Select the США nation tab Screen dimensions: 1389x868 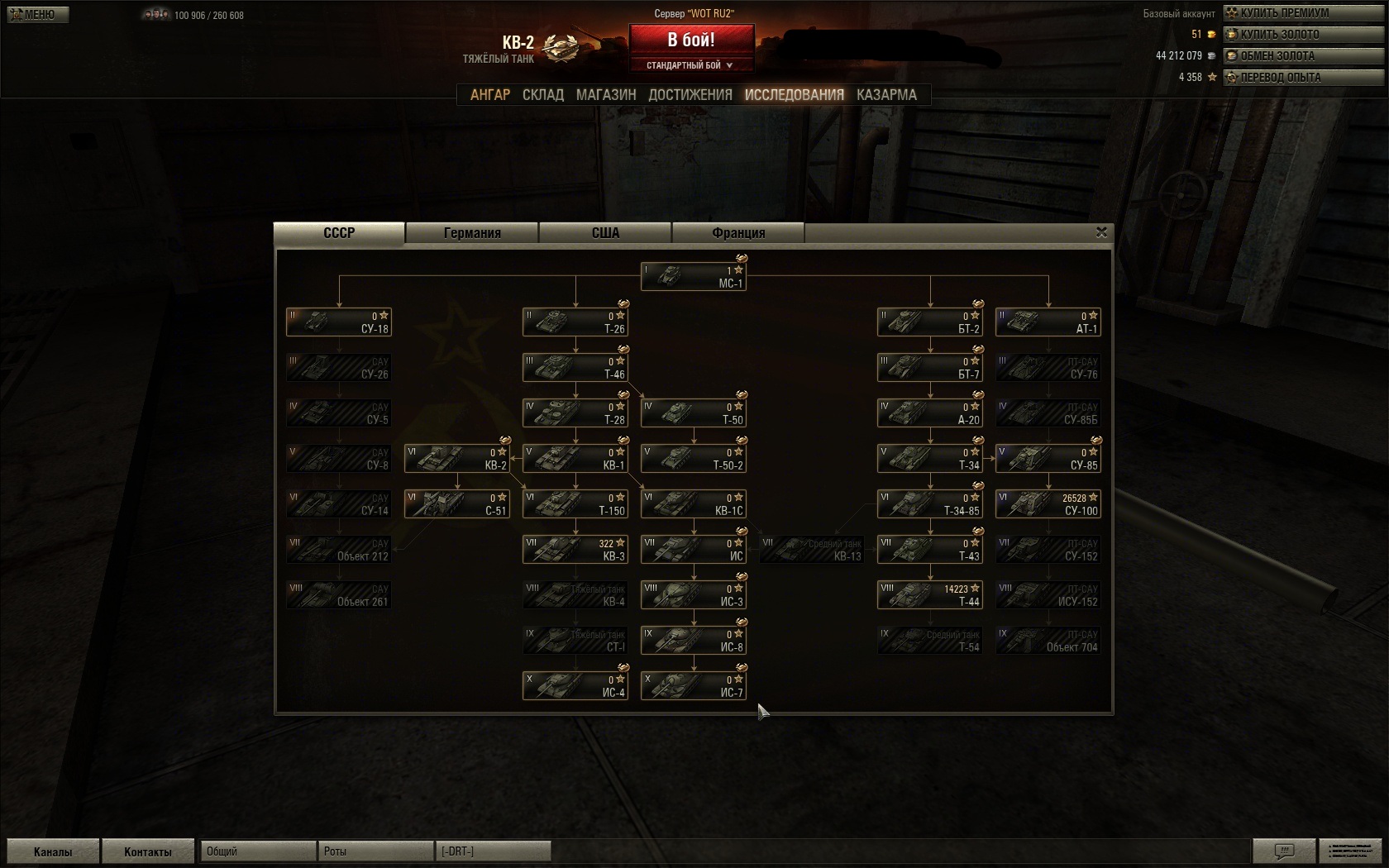(605, 233)
